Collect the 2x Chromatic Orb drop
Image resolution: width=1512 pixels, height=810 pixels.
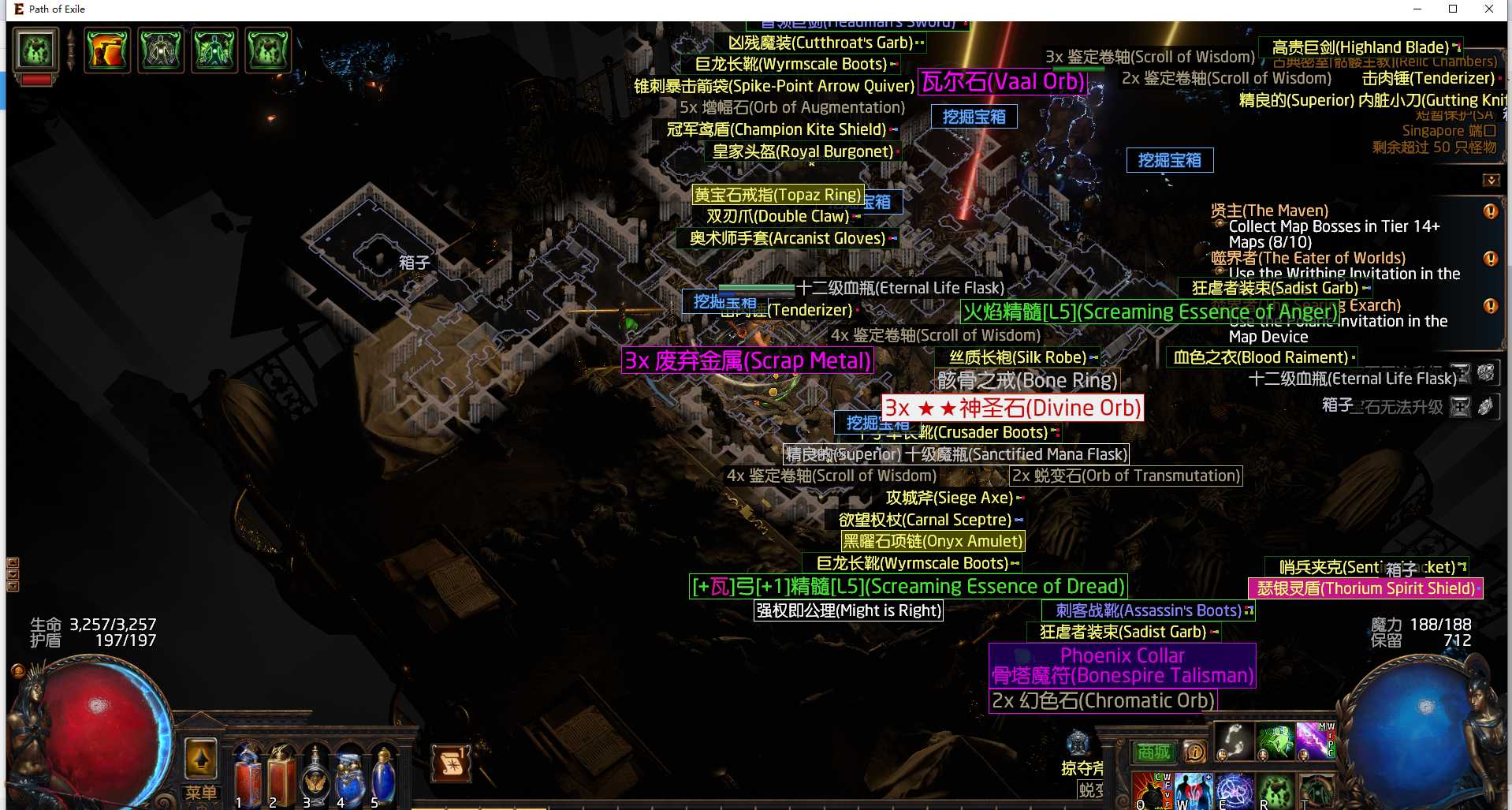(x=1103, y=700)
